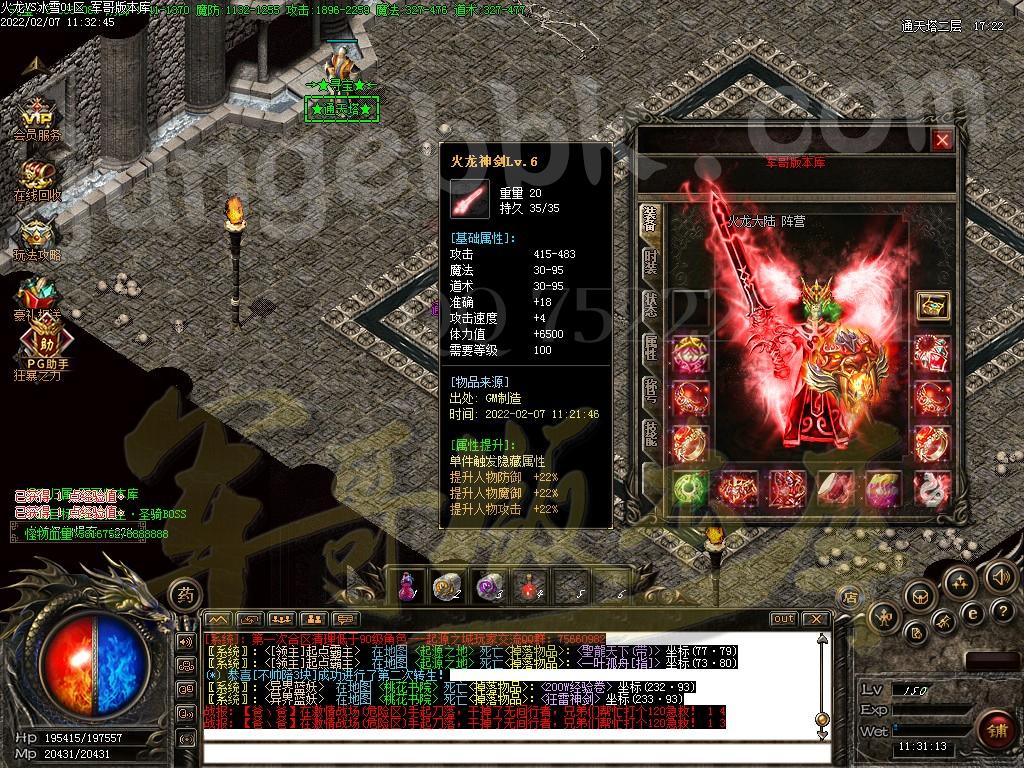This screenshot has width=1024, height=768.
Task: Select the white serpent charm equipment slot
Action: click(932, 489)
